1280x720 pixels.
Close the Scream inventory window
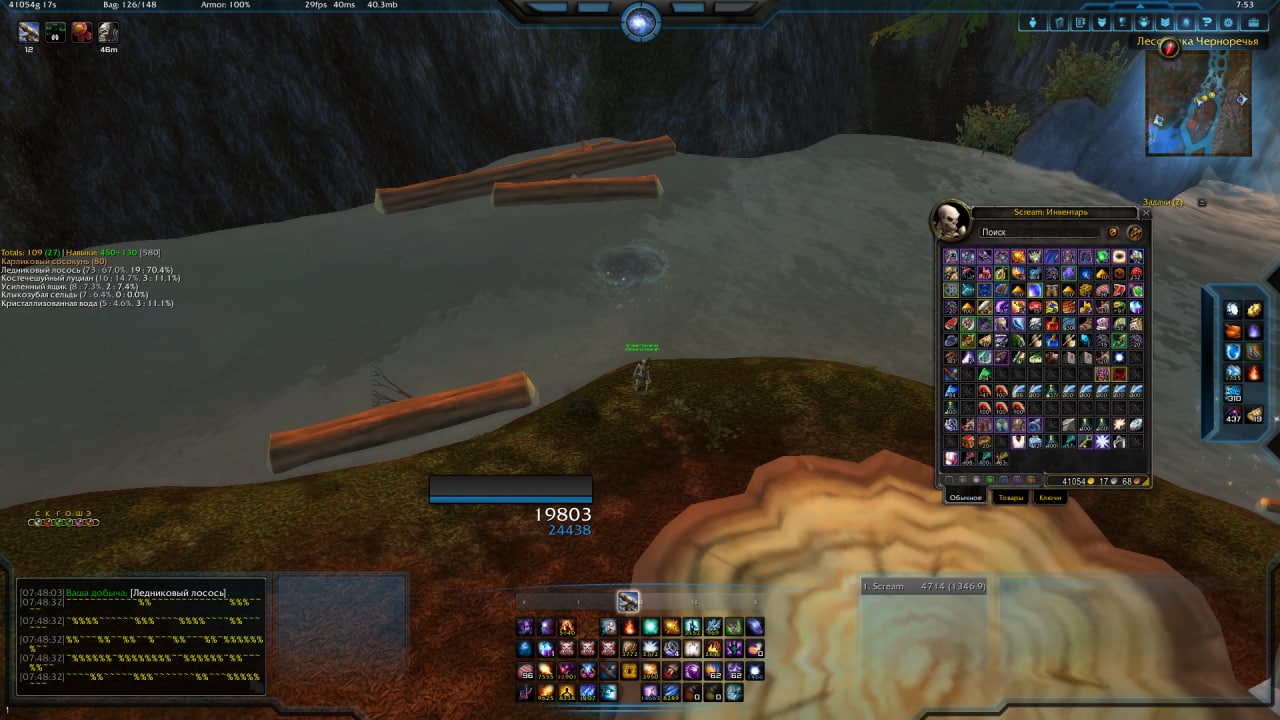1146,213
